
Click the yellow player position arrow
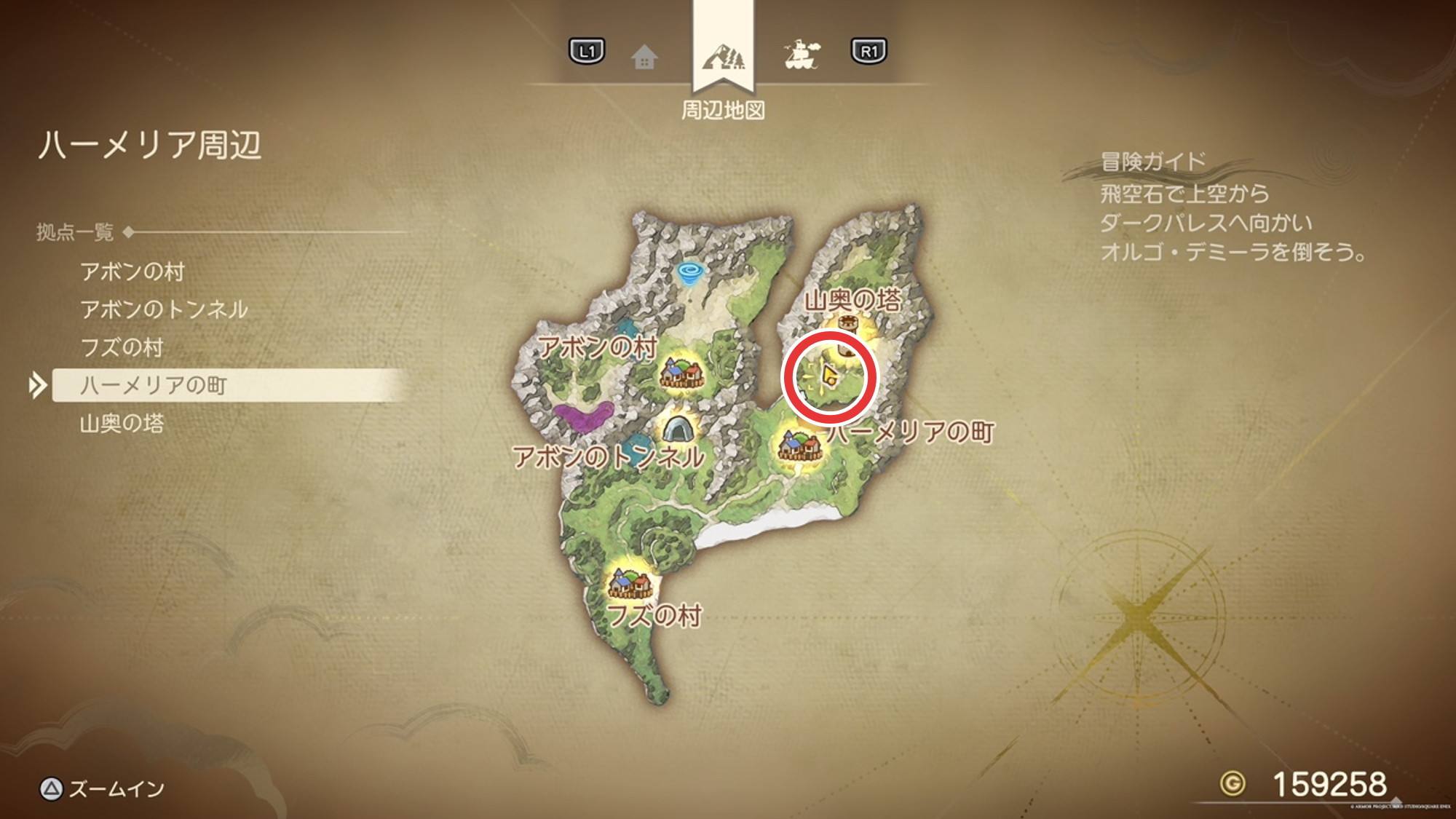[828, 375]
